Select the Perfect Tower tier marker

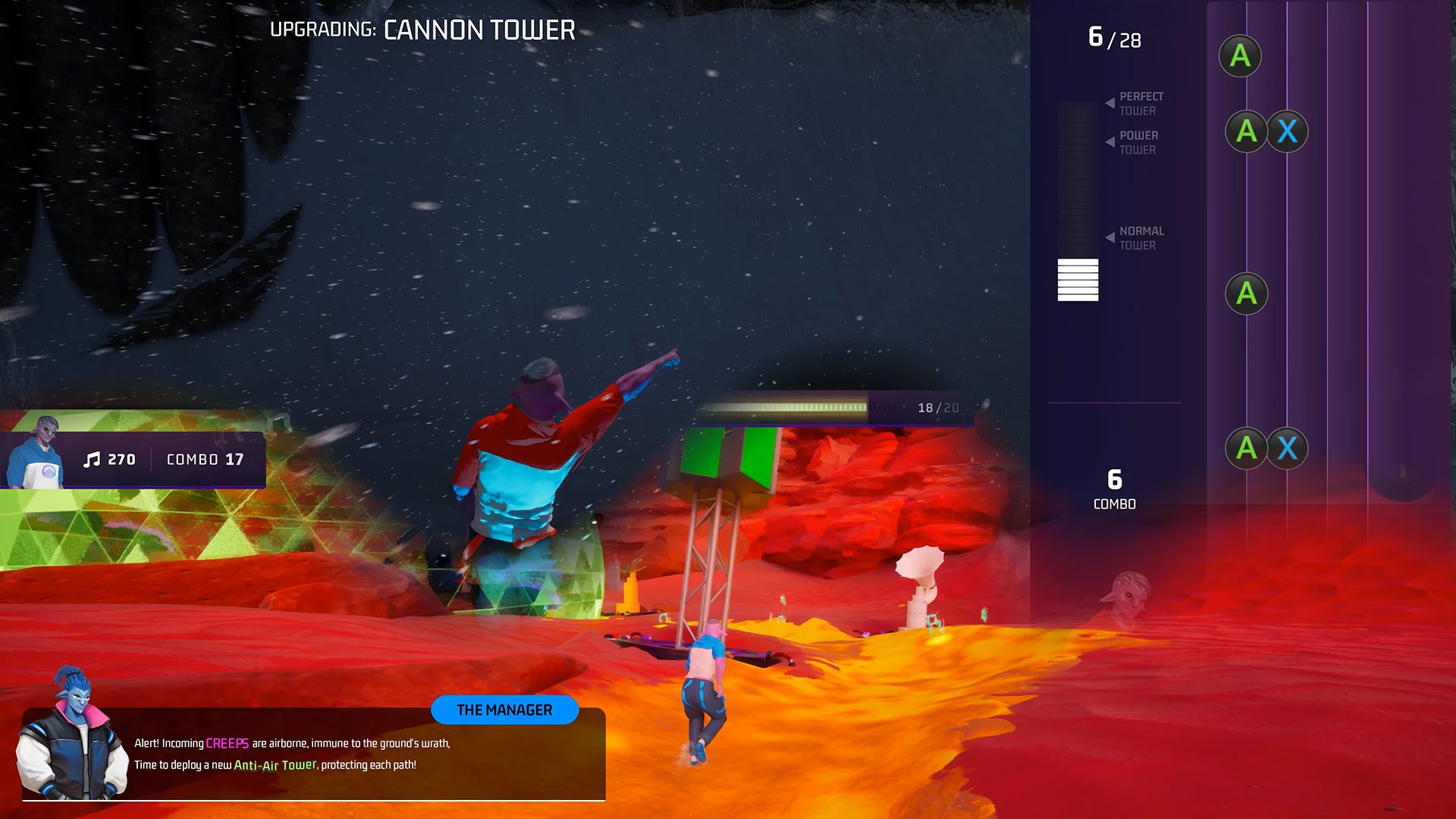point(1141,103)
